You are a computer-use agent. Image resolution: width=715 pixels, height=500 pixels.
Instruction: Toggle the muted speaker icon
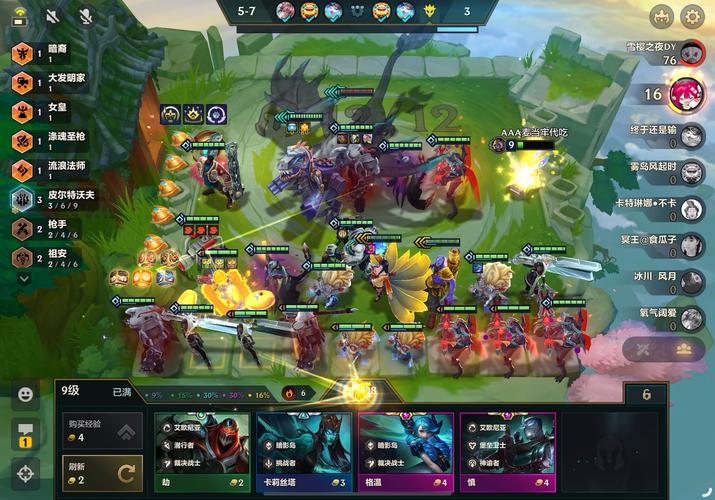(x=53, y=16)
